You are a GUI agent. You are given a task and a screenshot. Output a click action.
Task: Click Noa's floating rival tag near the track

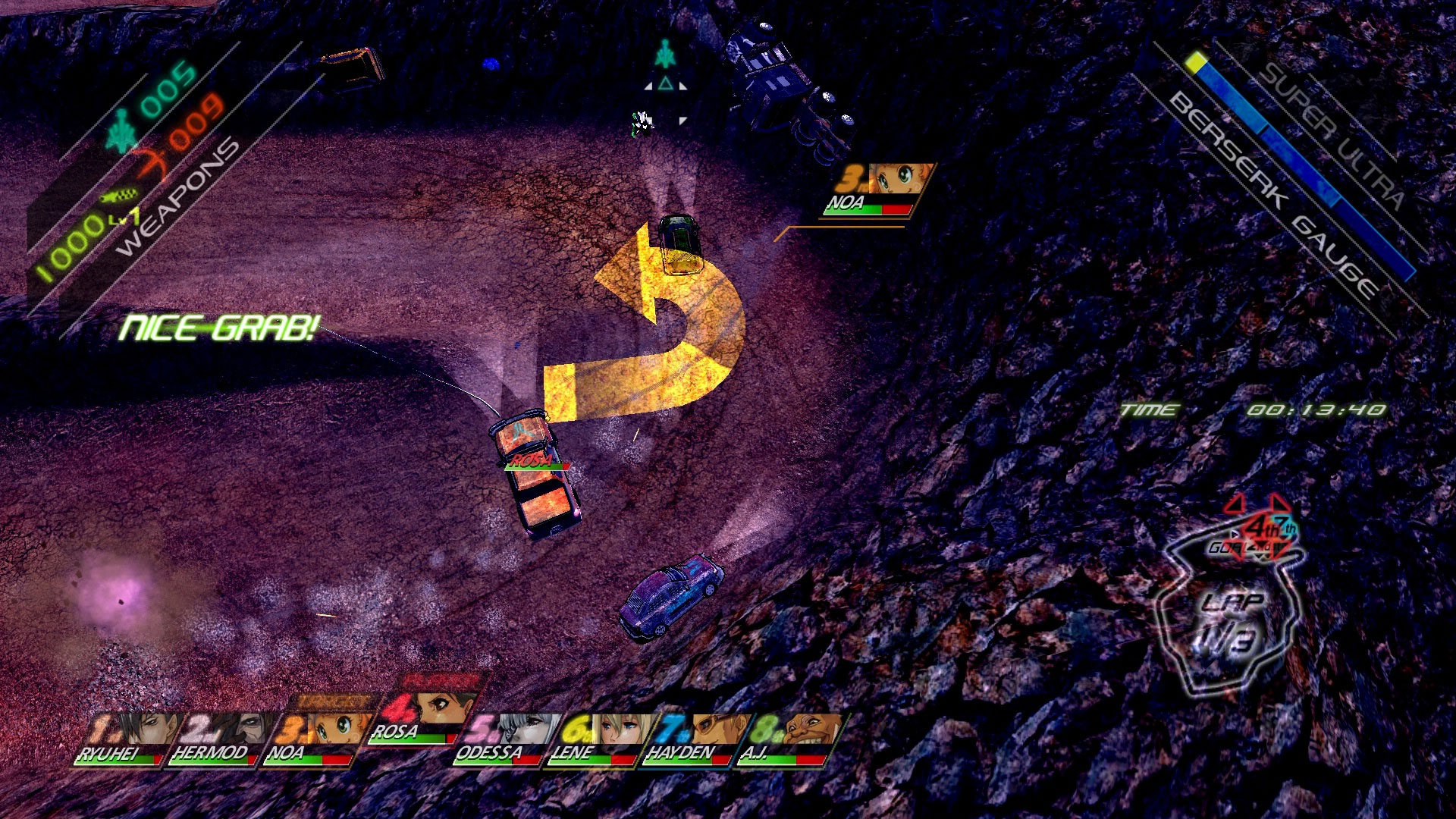[876, 190]
